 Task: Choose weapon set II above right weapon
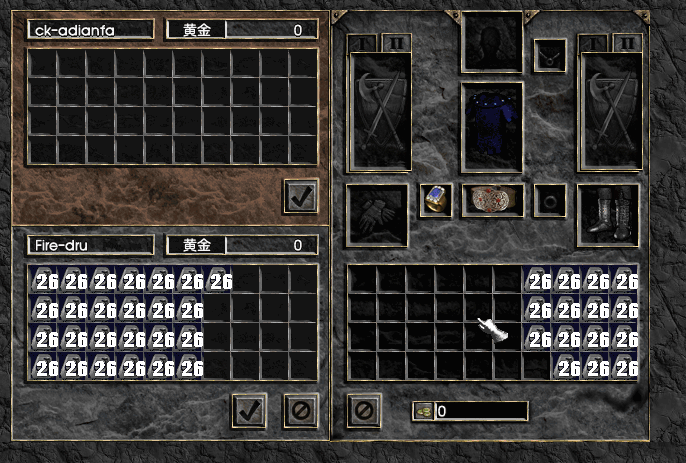click(x=627, y=42)
